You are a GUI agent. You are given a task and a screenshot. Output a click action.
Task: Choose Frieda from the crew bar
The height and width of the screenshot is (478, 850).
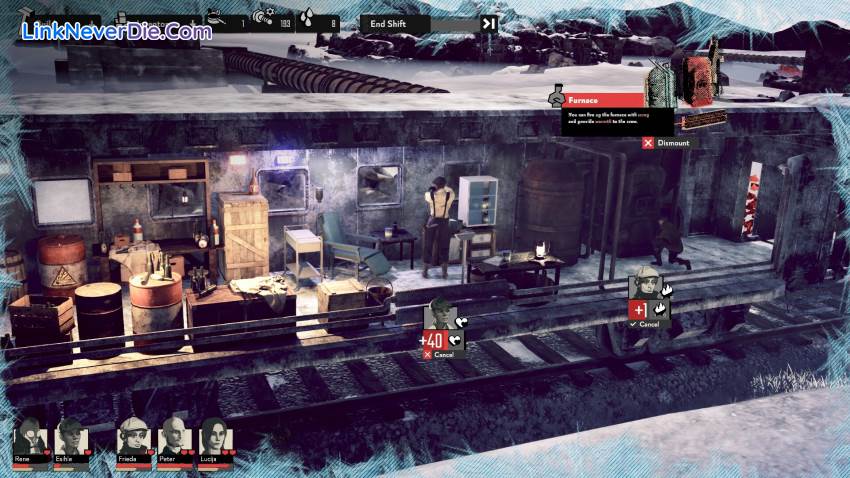pos(133,438)
